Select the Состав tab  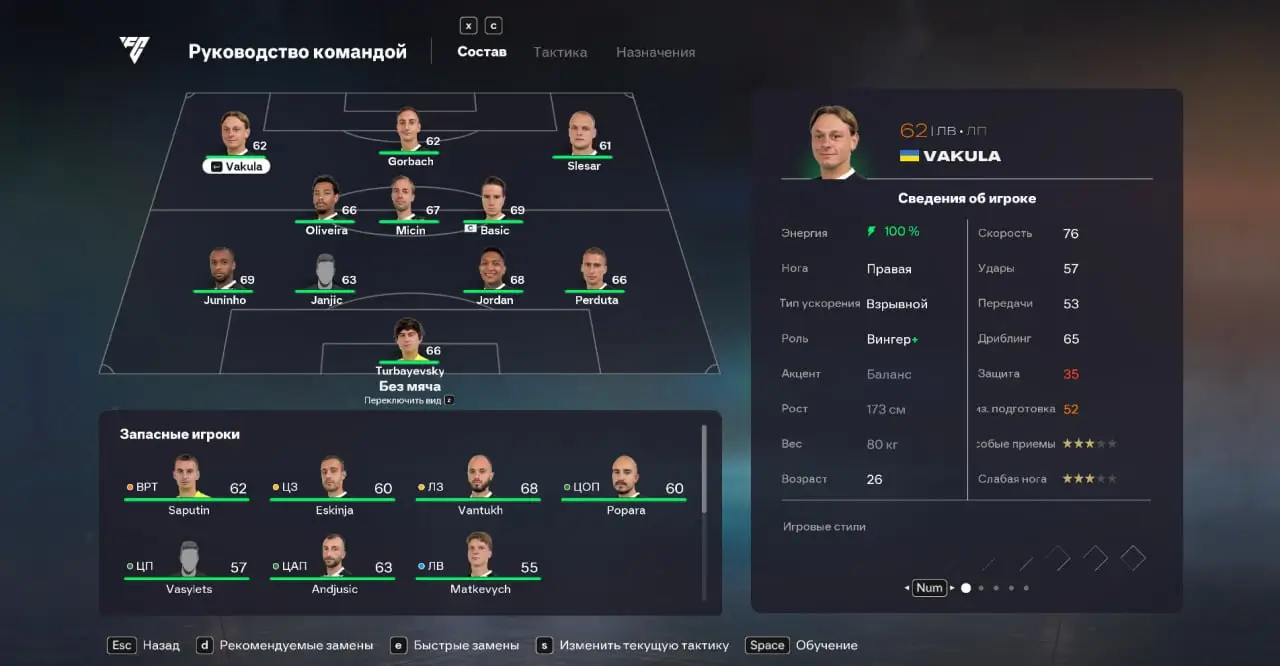pyautogui.click(x=482, y=52)
